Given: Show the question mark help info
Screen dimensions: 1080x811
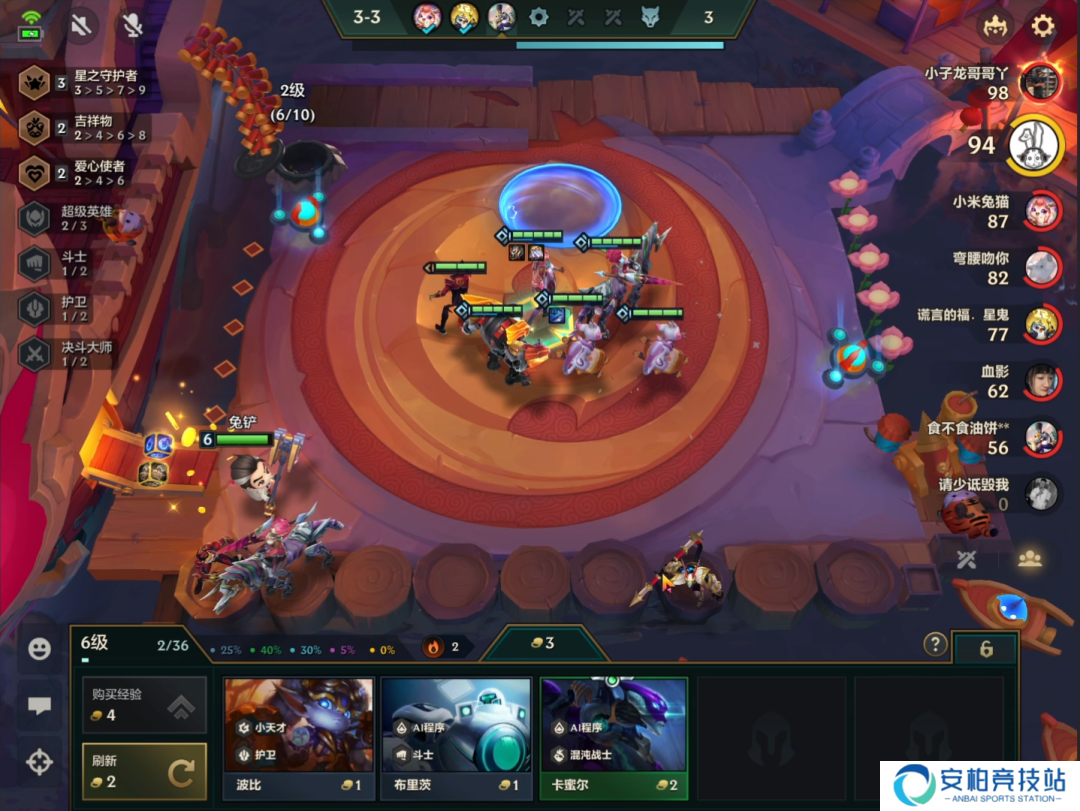Looking at the screenshot, I should click(x=935, y=644).
